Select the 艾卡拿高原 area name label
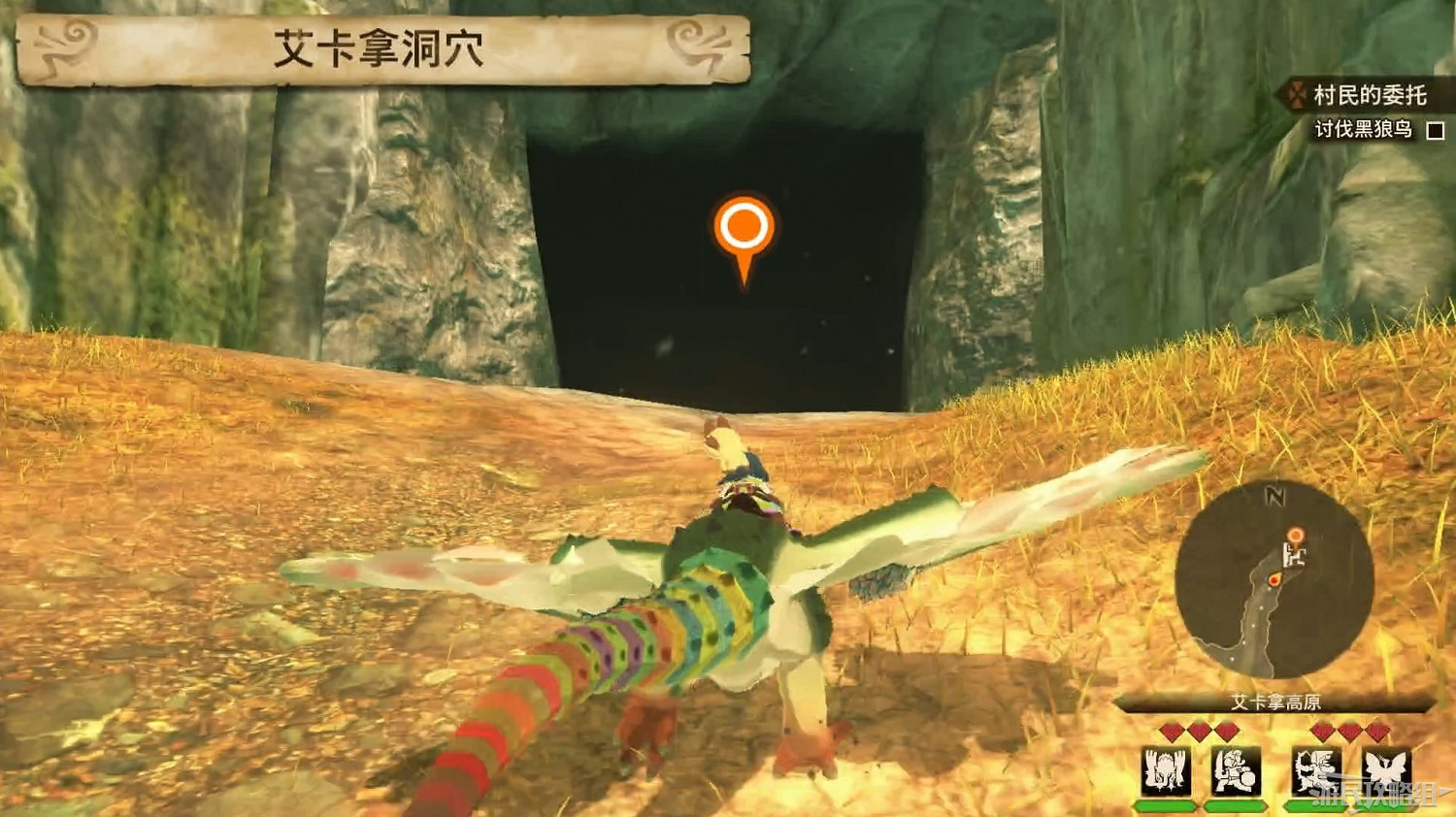The image size is (1456, 817). [1274, 701]
